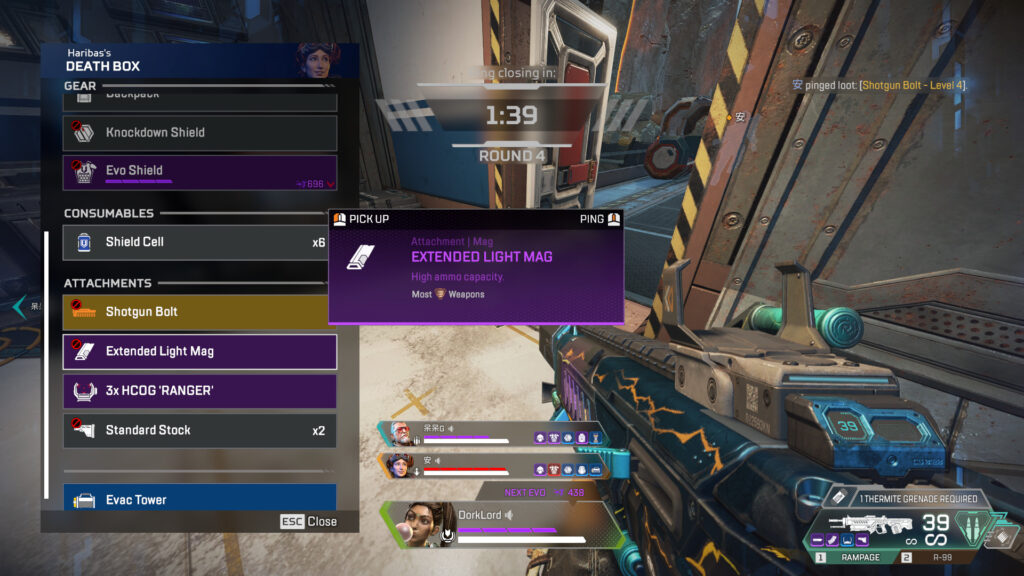Take the 3x HCOG 'Ranger' optic
Screen dimensions: 1024x576
tap(200, 391)
